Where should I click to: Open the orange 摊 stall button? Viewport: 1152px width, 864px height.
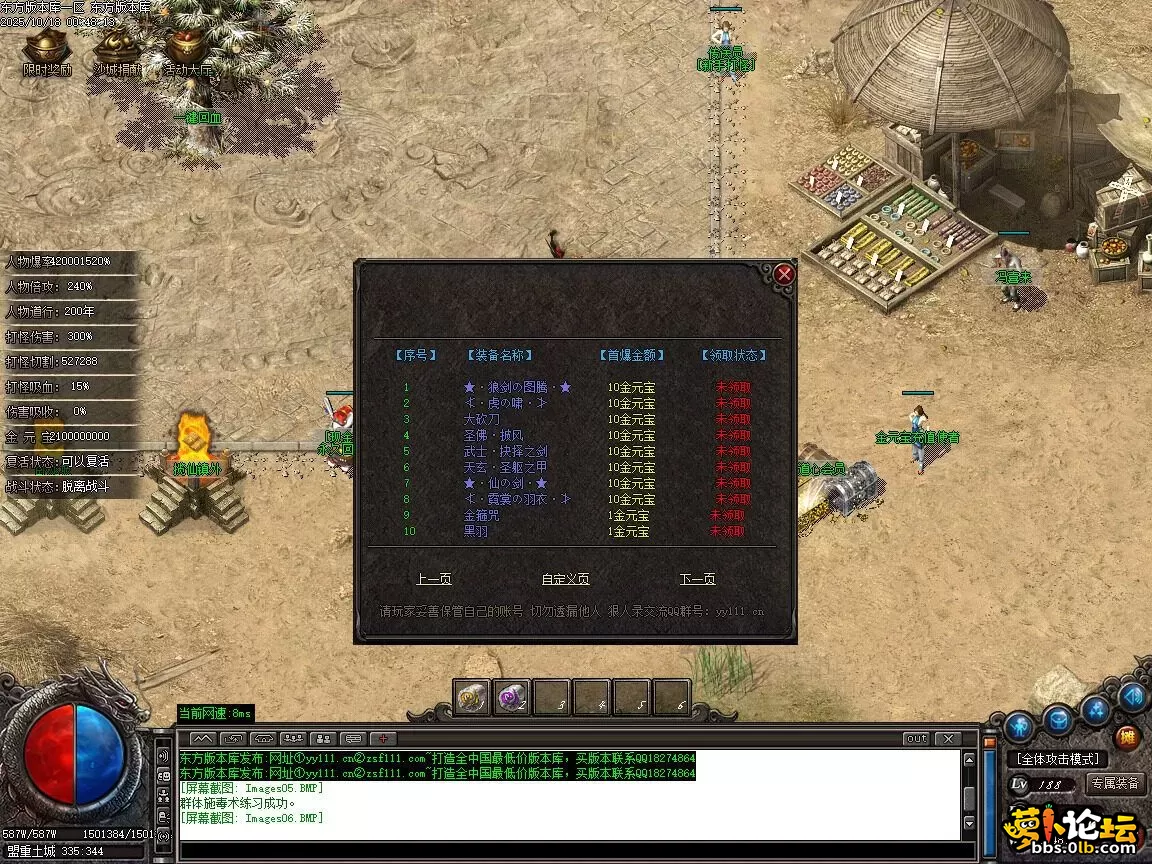(x=1128, y=737)
